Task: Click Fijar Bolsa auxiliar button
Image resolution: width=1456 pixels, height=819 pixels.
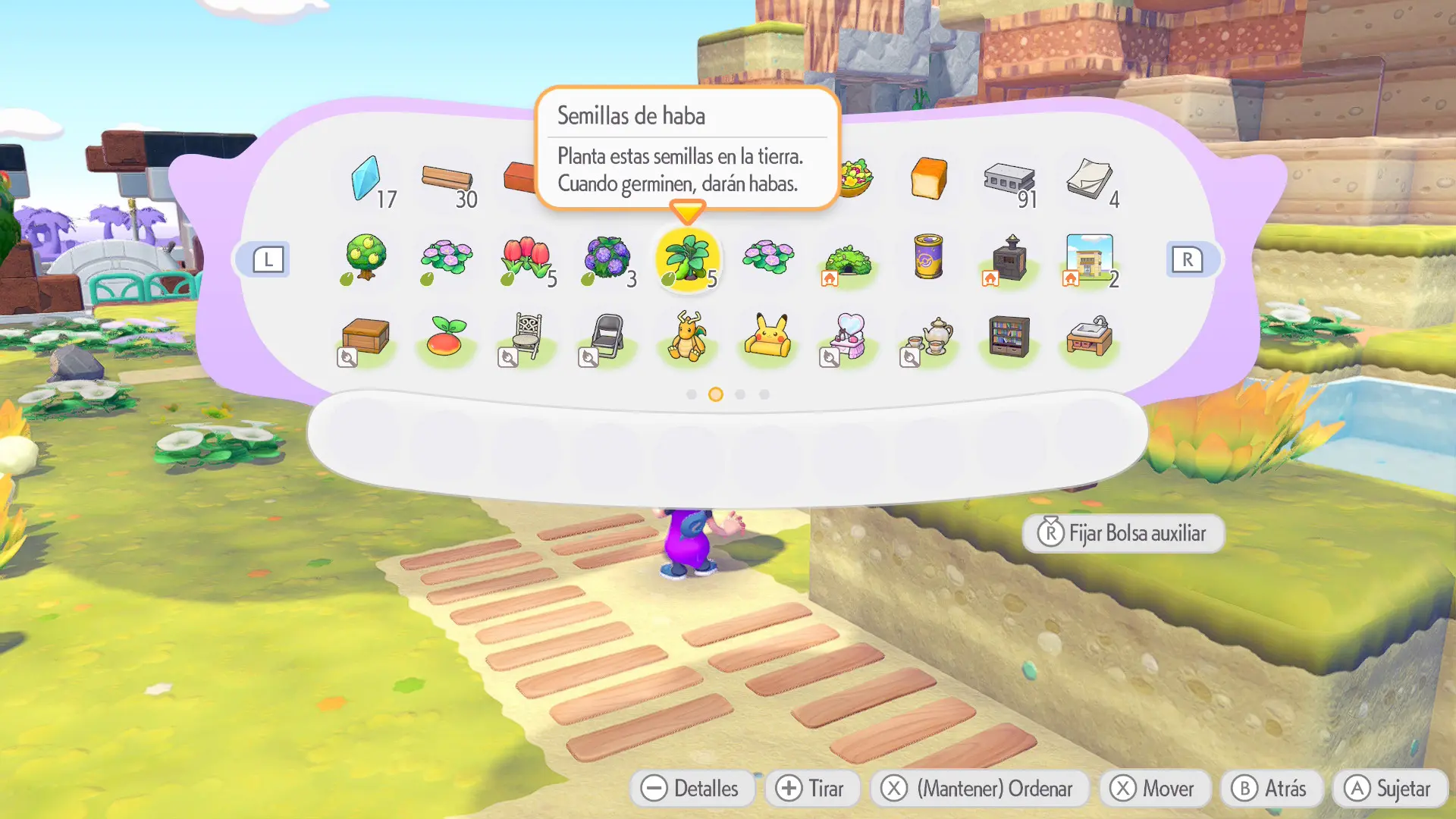Action: (x=1122, y=534)
